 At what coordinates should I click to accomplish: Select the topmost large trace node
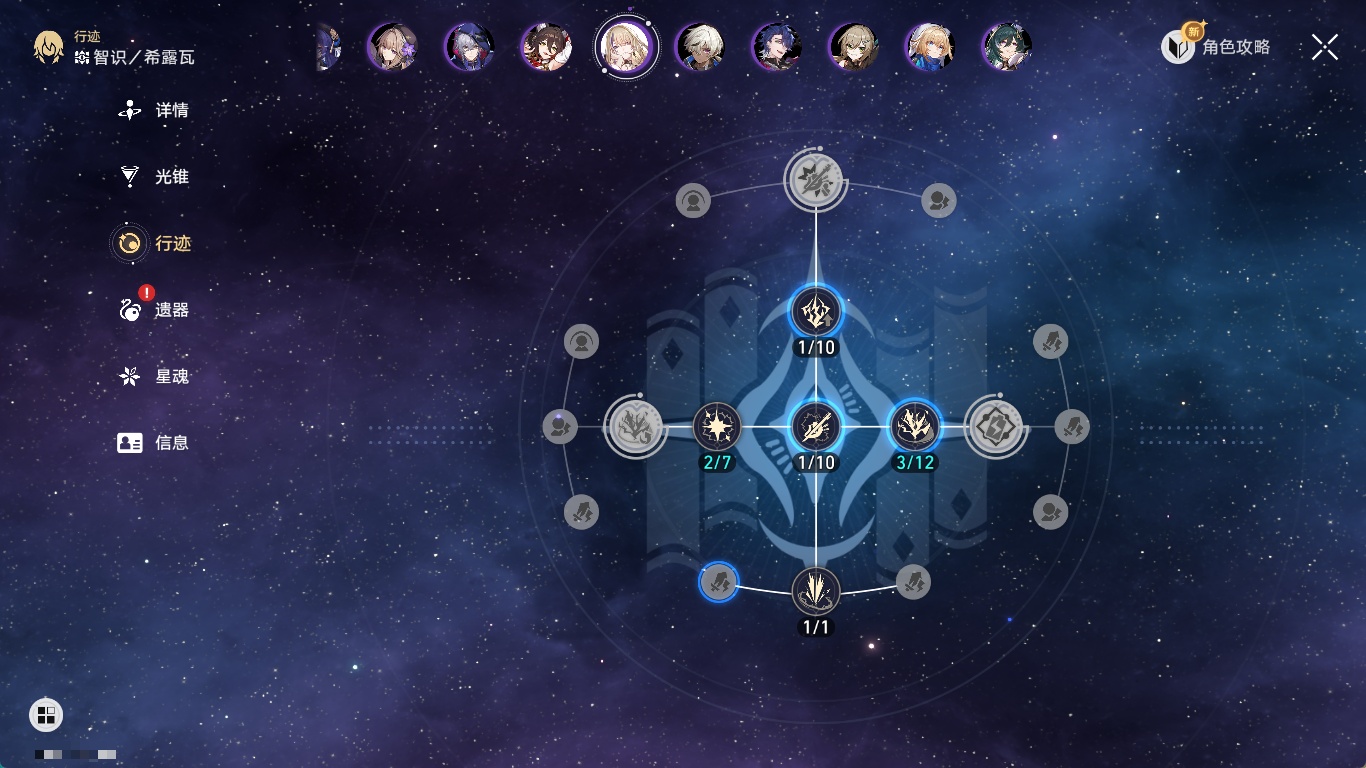coord(816,180)
